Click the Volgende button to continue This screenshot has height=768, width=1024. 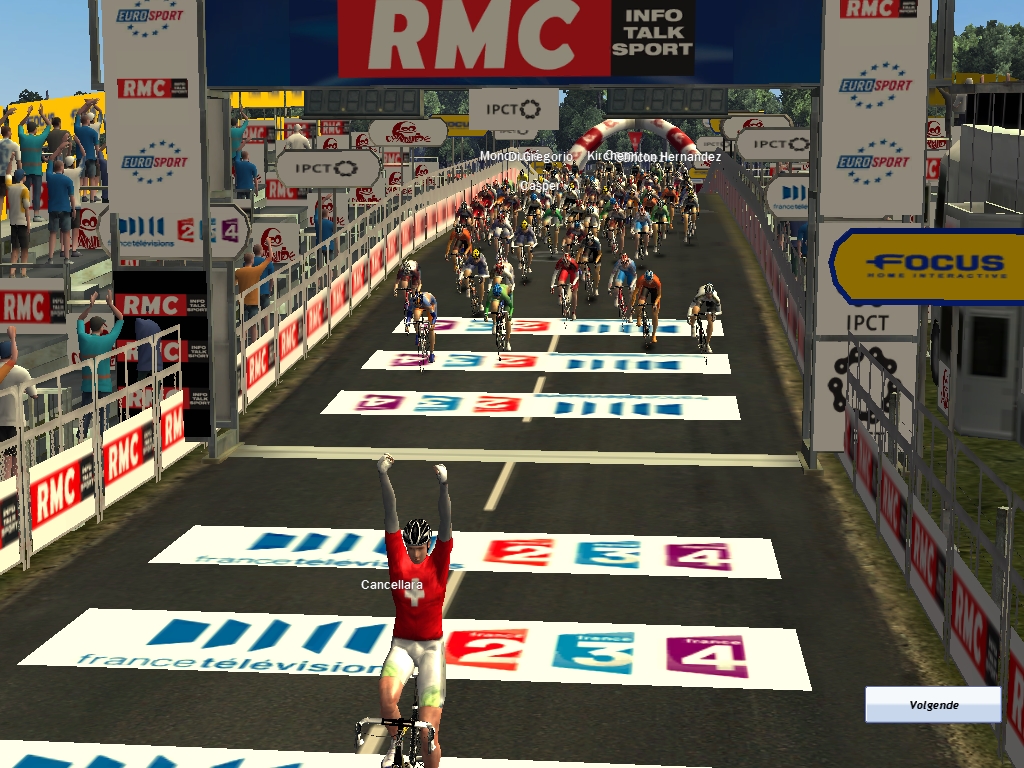pyautogui.click(x=933, y=704)
